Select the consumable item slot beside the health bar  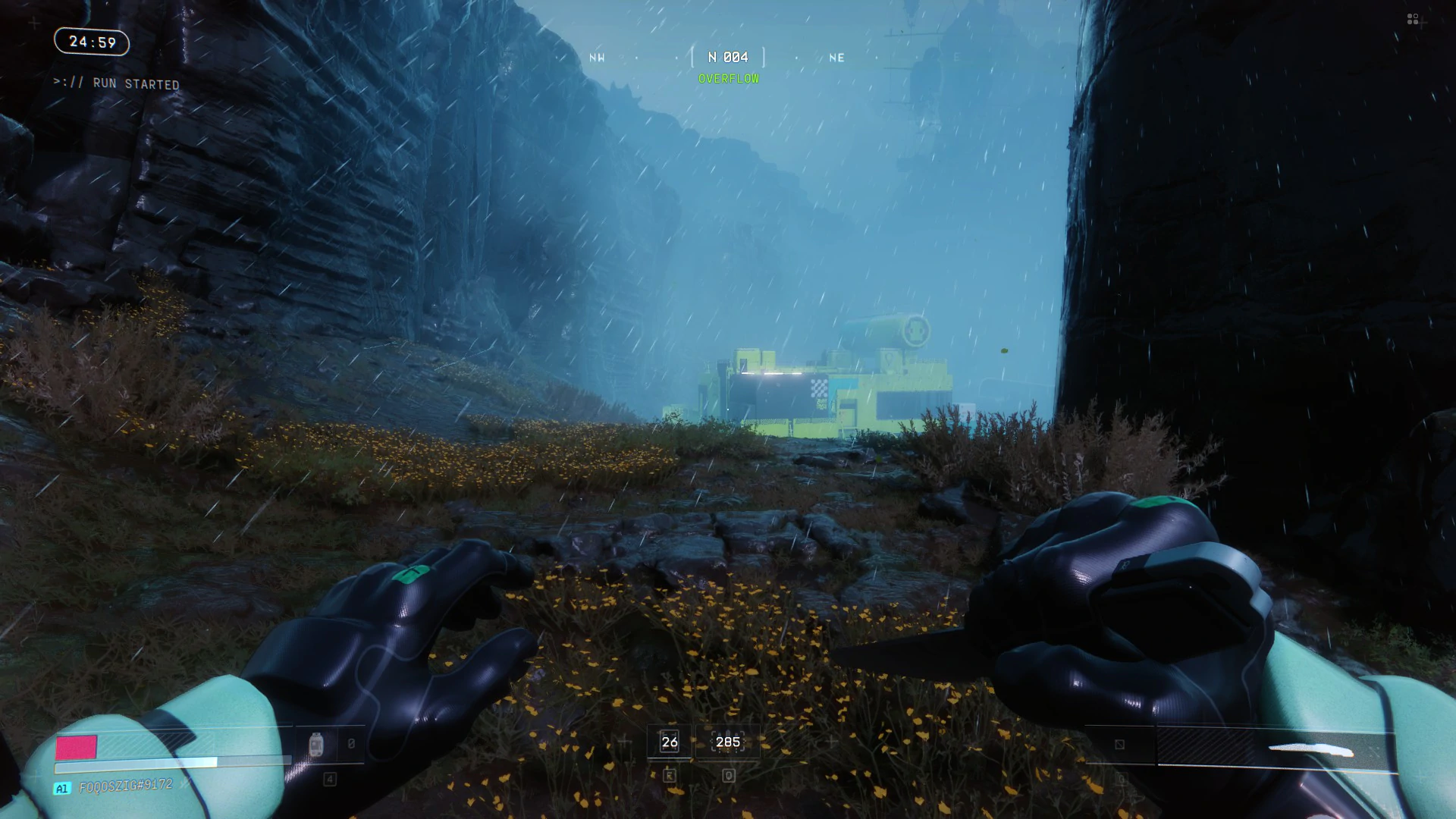coord(317,745)
